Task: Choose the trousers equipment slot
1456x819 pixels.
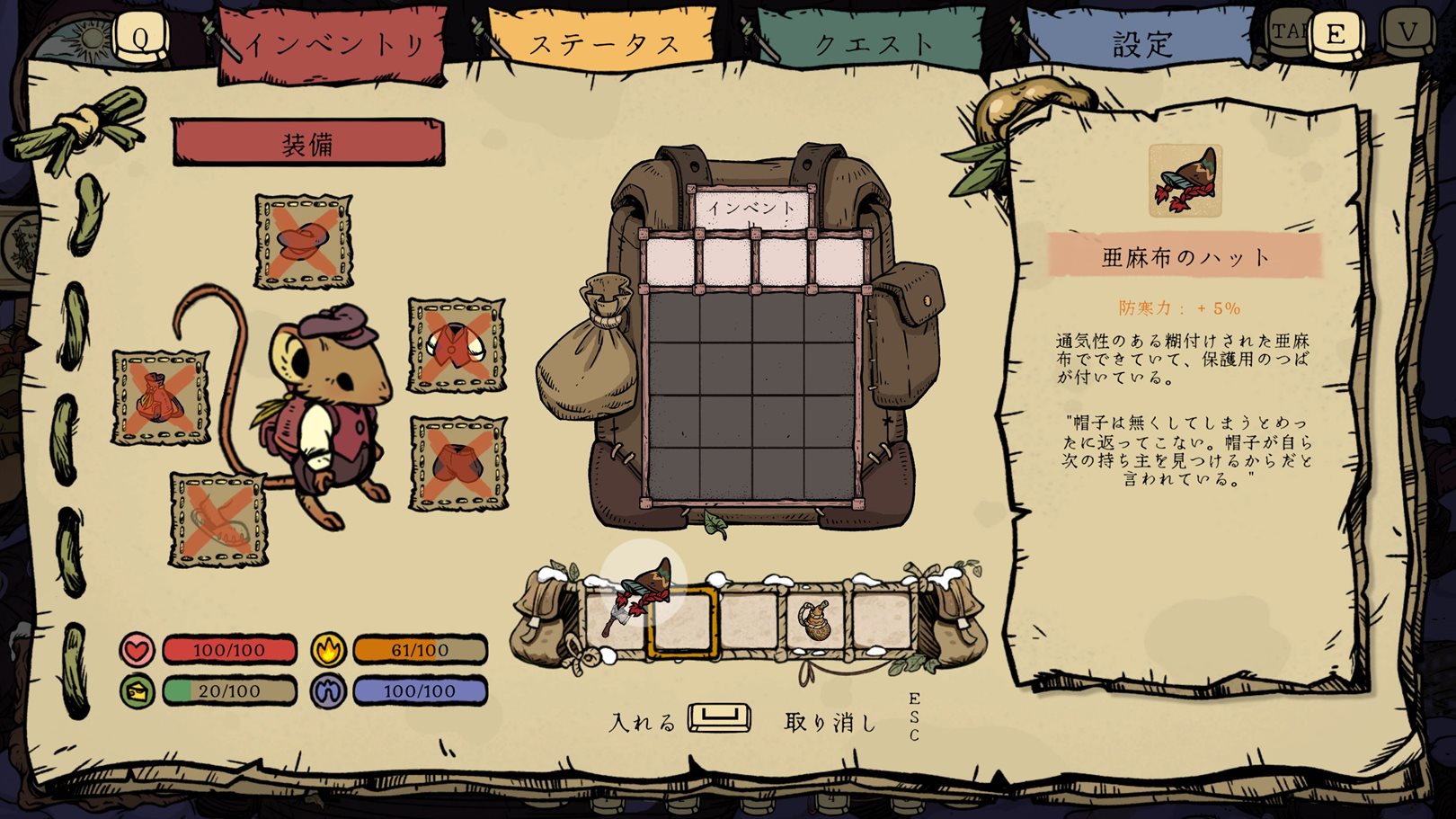Action: pos(458,463)
